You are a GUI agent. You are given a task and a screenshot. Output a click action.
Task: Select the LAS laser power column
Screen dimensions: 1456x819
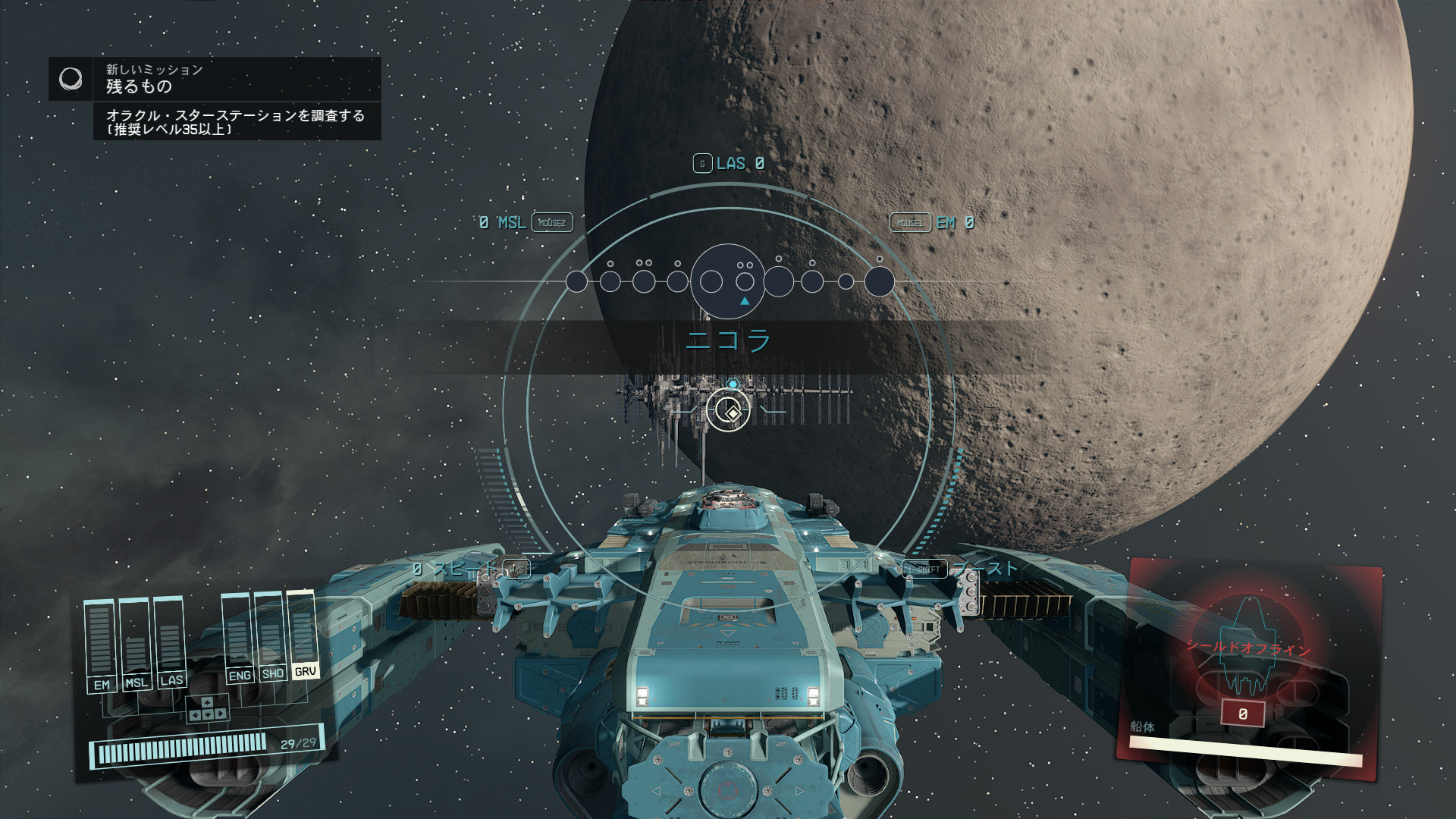pyautogui.click(x=170, y=641)
